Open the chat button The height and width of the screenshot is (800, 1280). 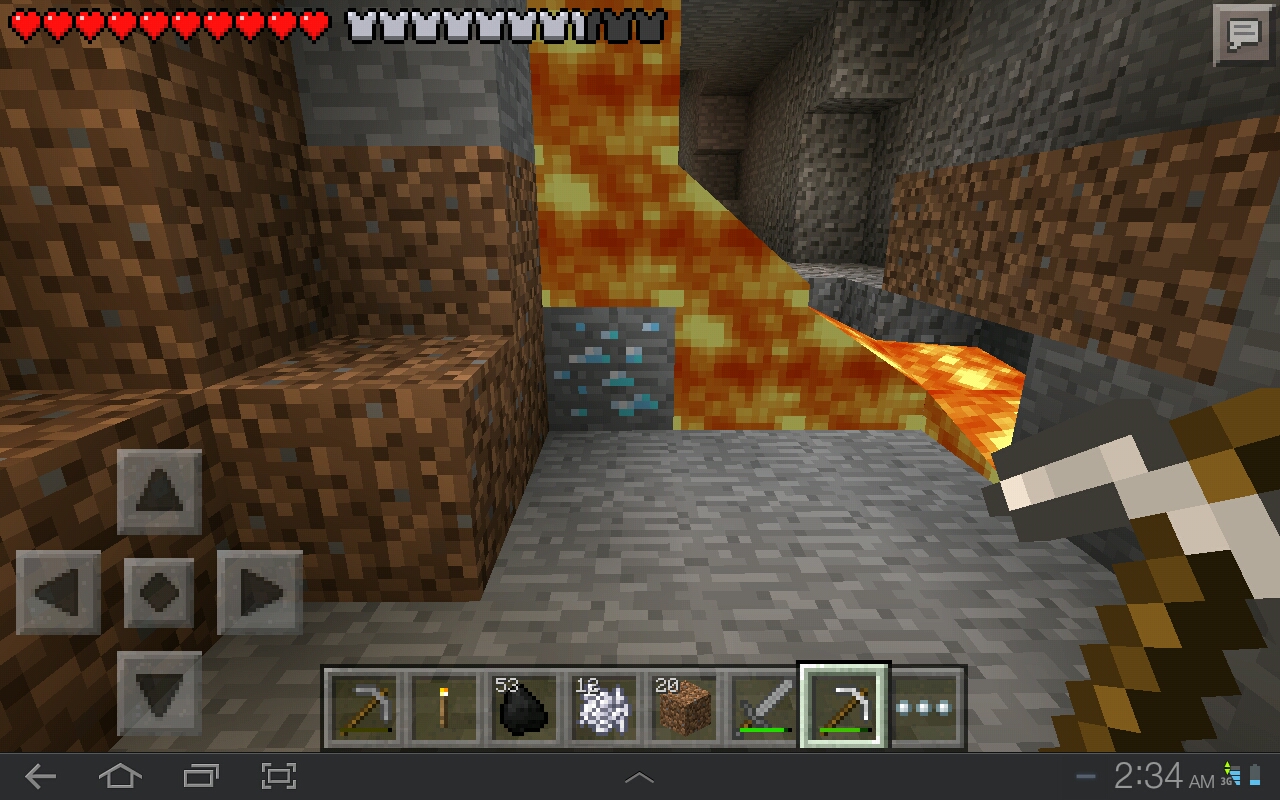[1242, 35]
